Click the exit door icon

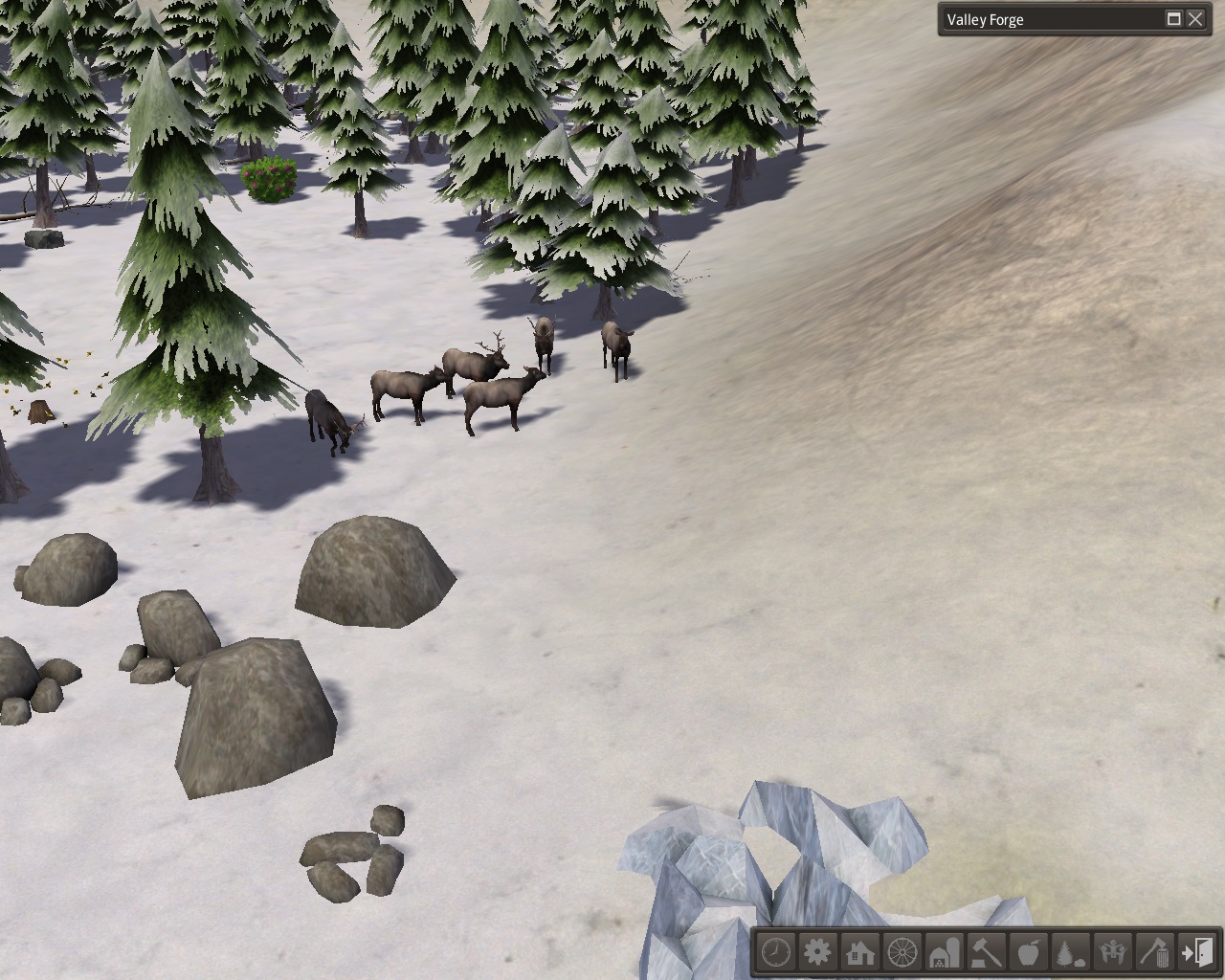(x=1197, y=953)
